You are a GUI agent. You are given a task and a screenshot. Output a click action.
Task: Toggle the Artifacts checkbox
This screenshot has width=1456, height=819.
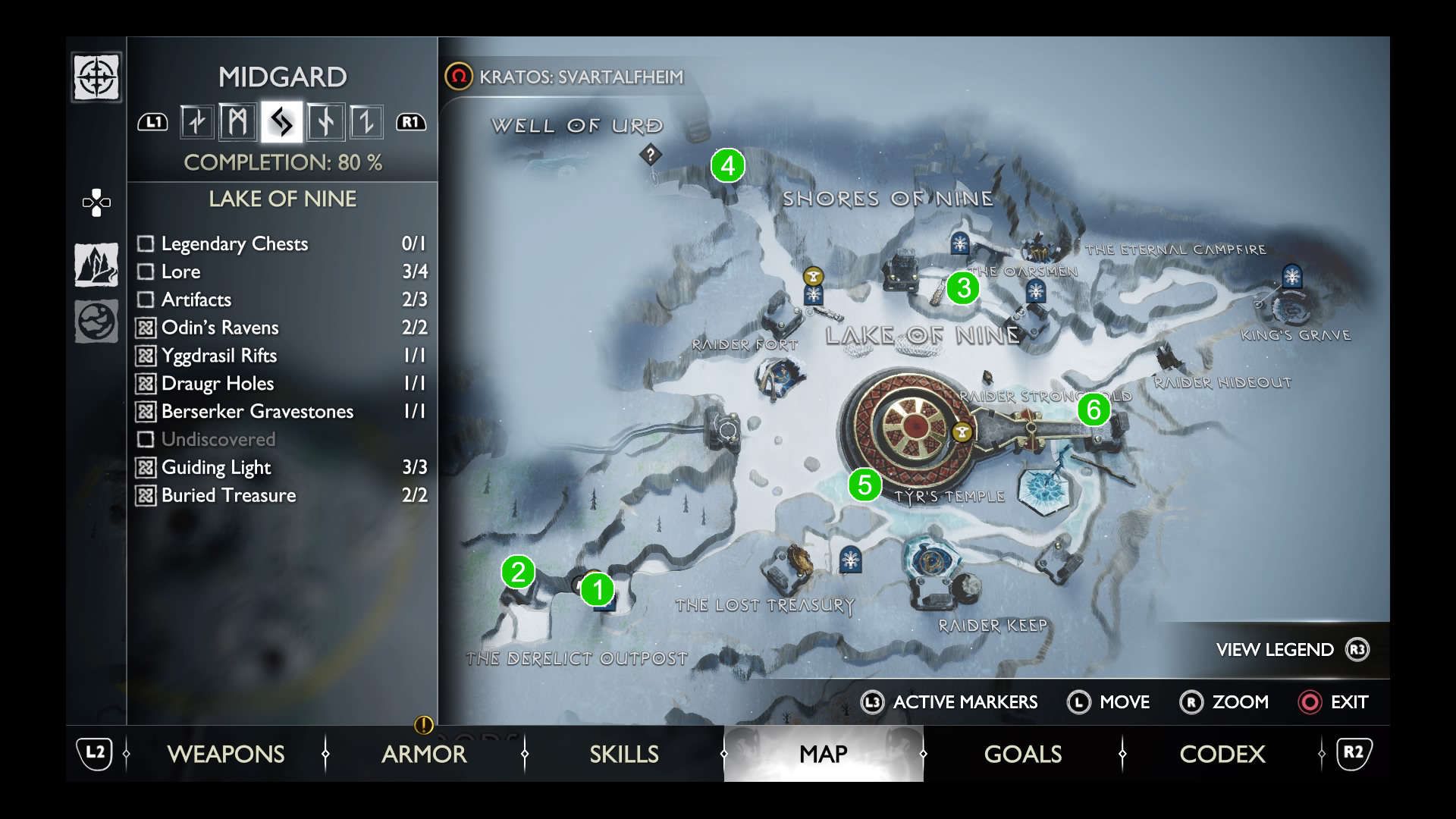[145, 300]
